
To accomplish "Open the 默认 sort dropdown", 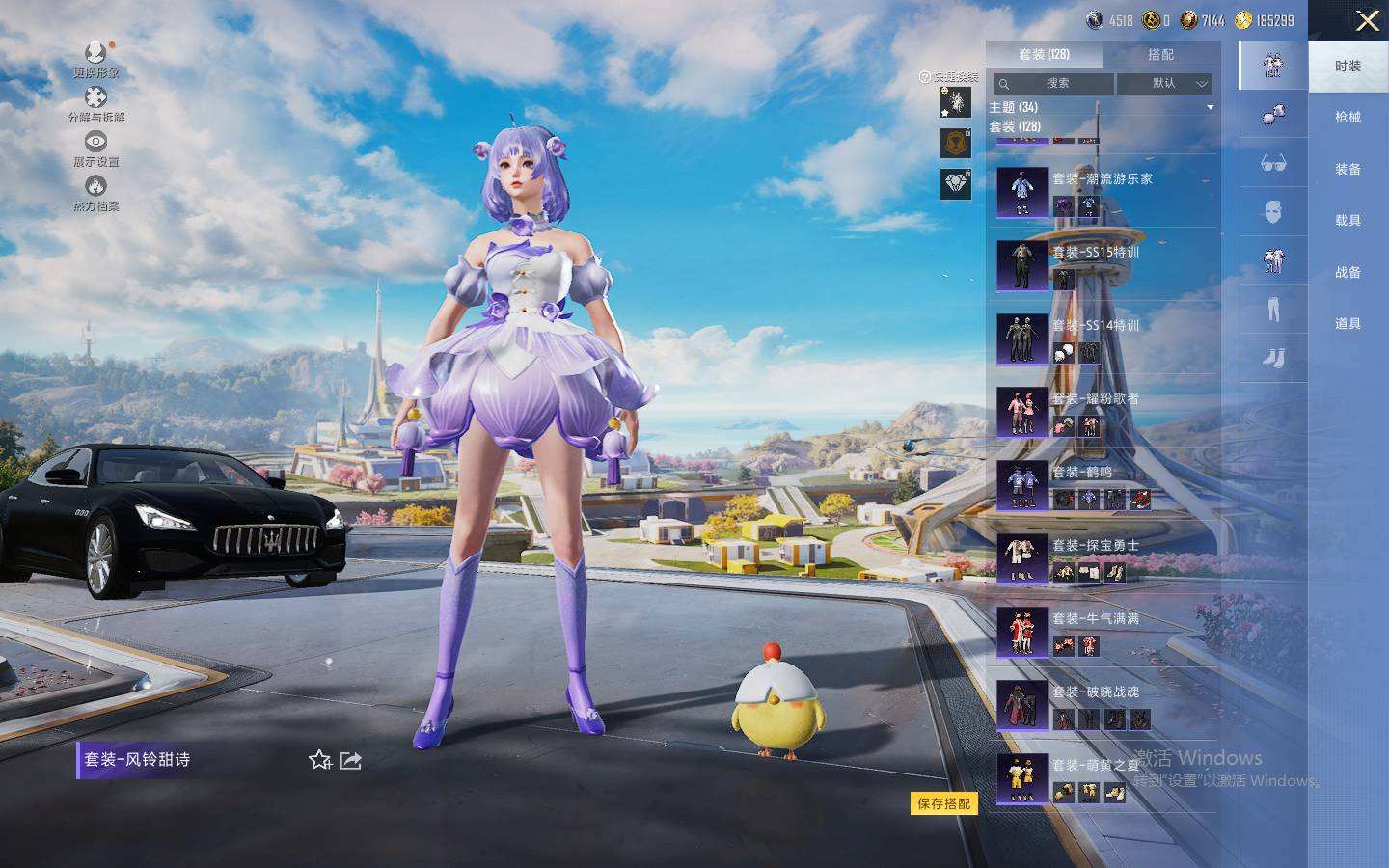I will click(x=1164, y=84).
